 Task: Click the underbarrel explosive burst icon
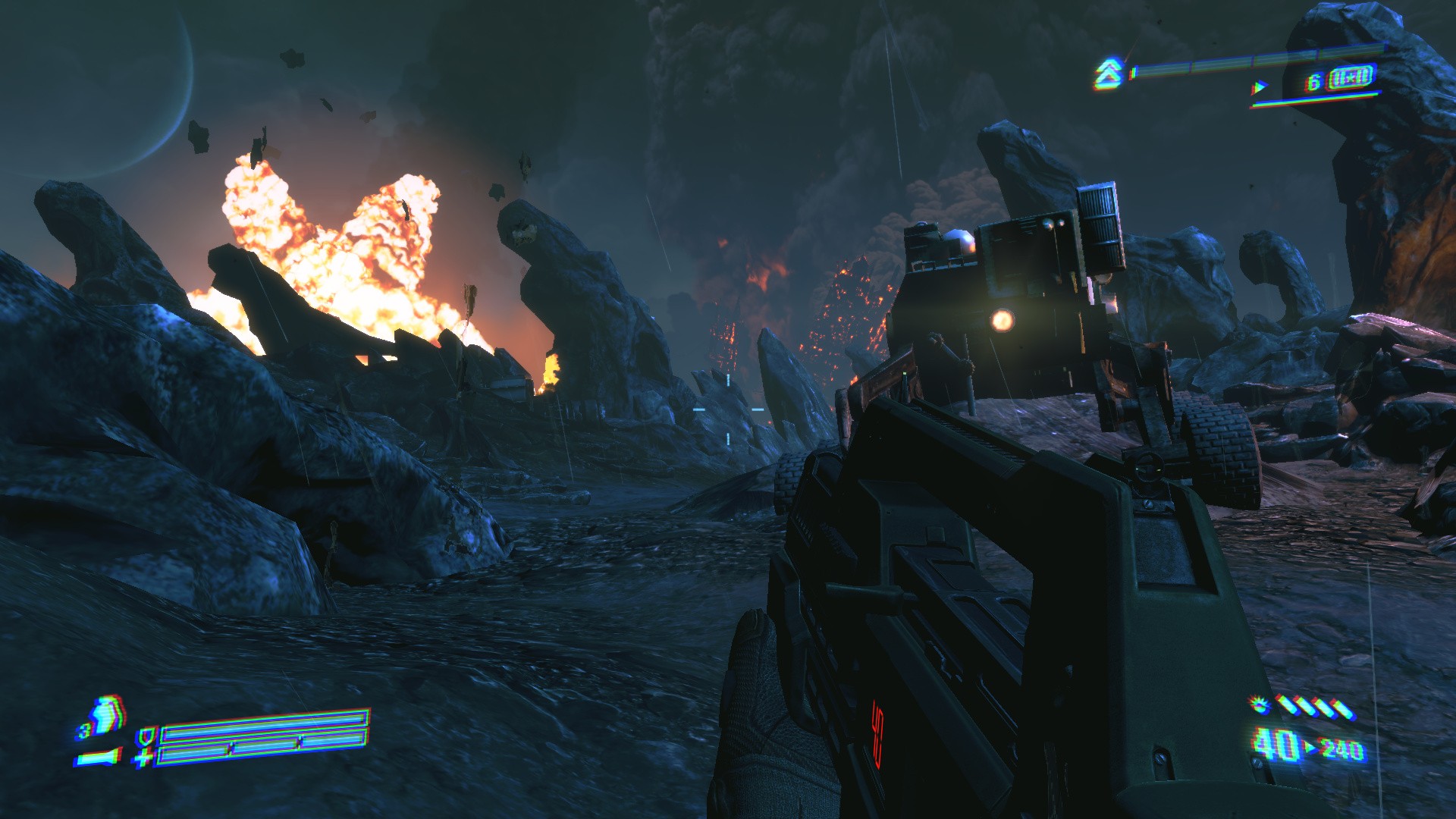tap(1260, 706)
